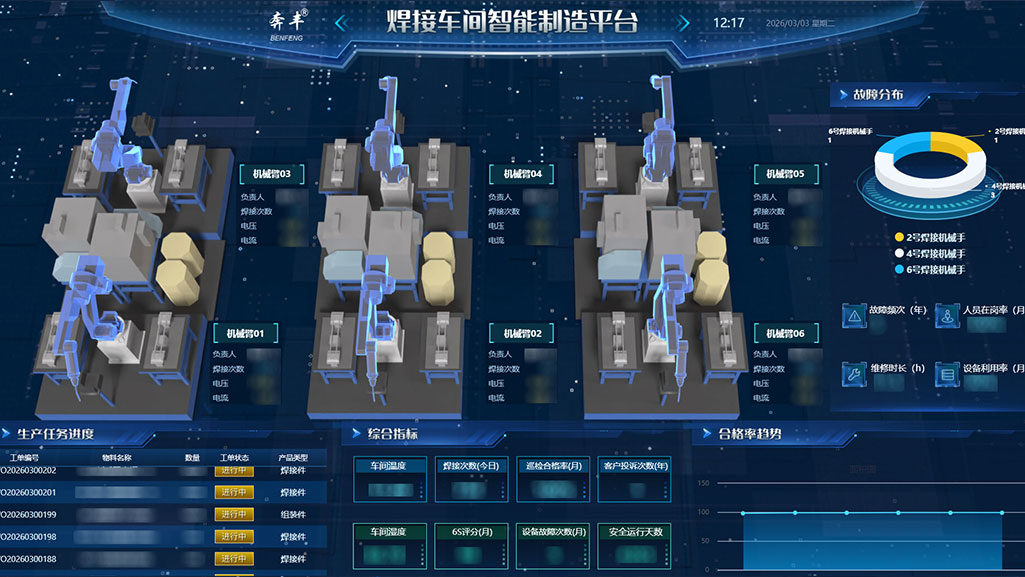Select the 机械臂03 label
The height and width of the screenshot is (577, 1025).
pos(271,174)
